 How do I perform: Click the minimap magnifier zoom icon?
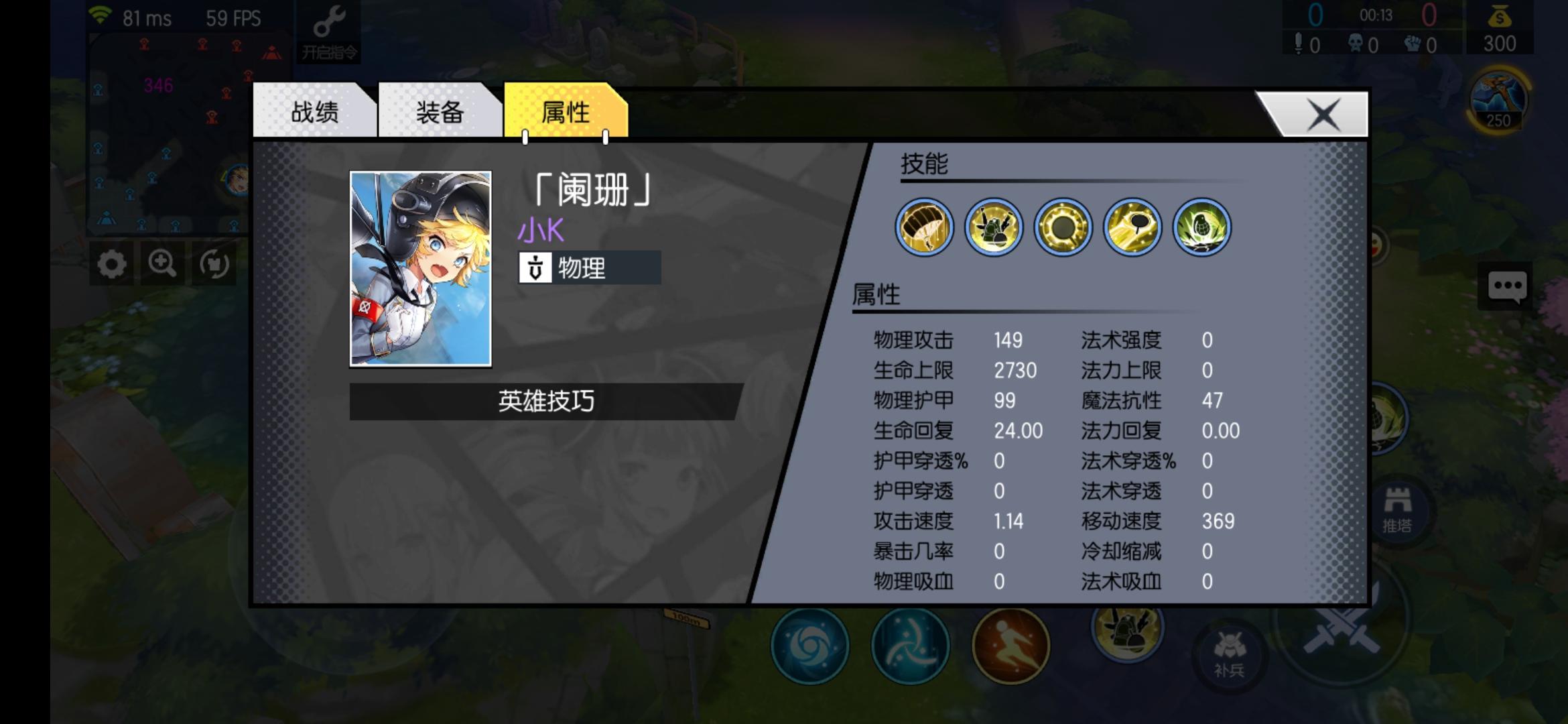point(162,264)
